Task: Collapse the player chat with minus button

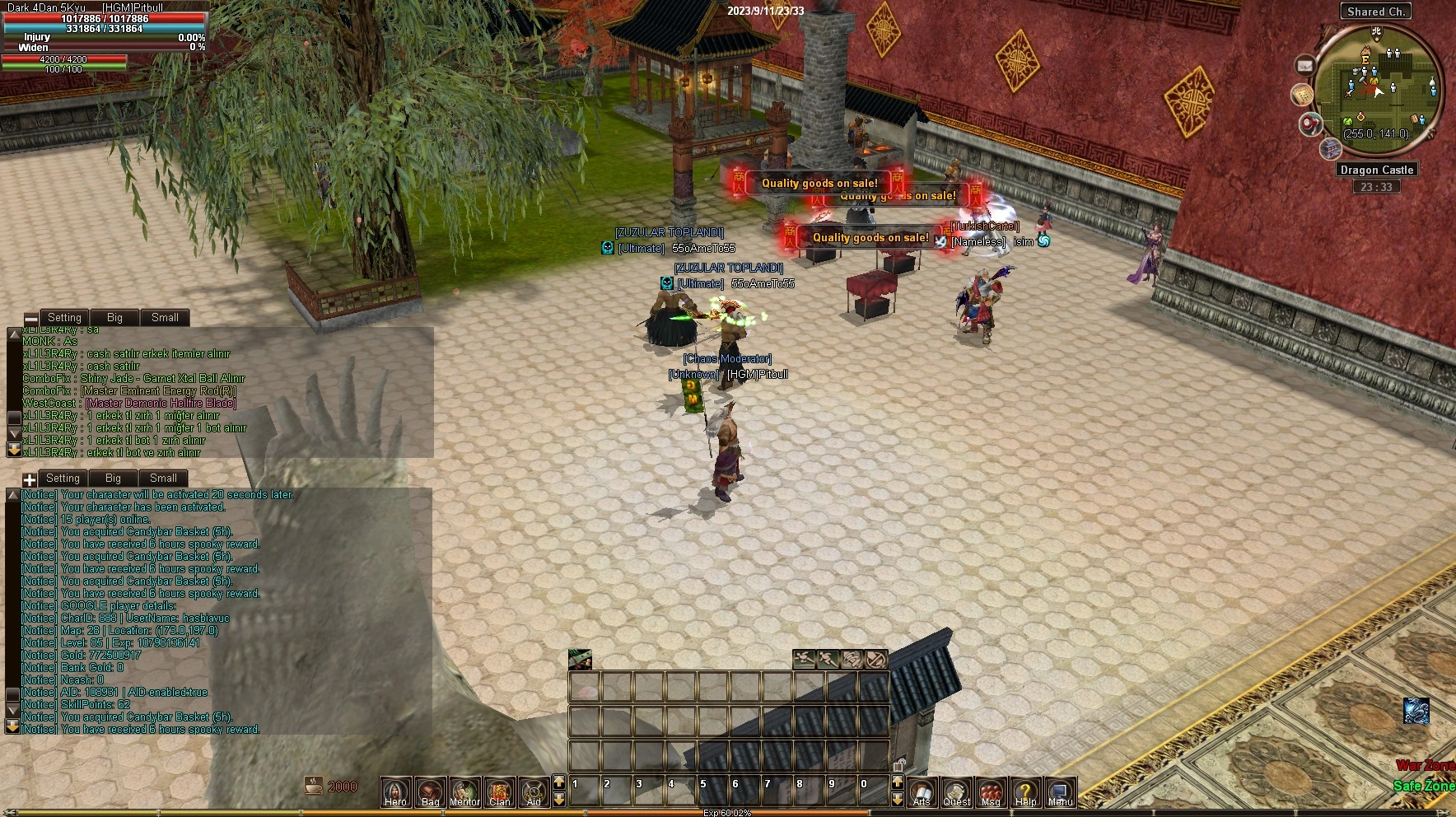Action: 31,319
